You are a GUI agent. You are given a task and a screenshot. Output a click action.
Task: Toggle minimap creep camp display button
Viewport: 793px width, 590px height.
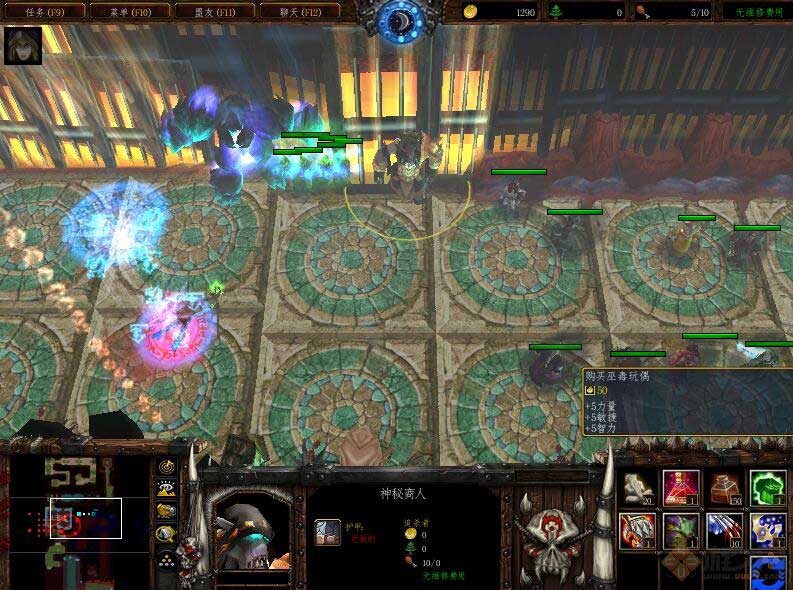point(165,533)
